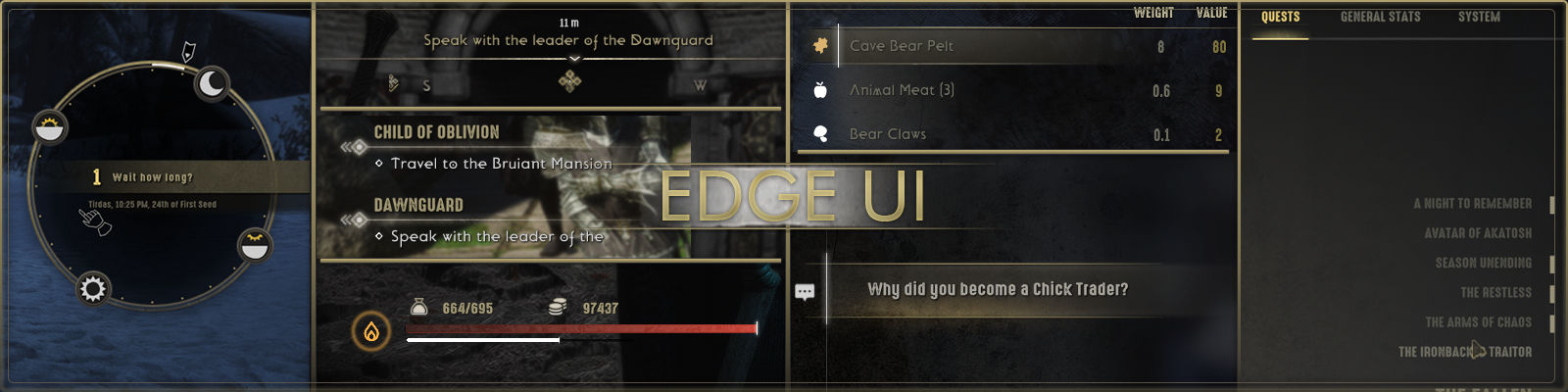Viewport: 1568px width, 392px height.
Task: Sort the item list by Value header
Action: click(1211, 13)
